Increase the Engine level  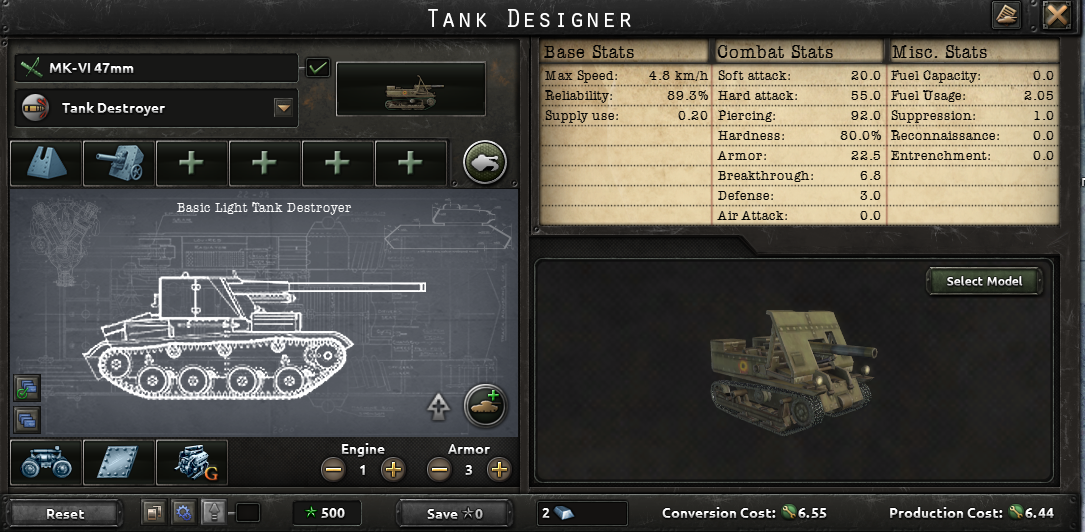[393, 469]
